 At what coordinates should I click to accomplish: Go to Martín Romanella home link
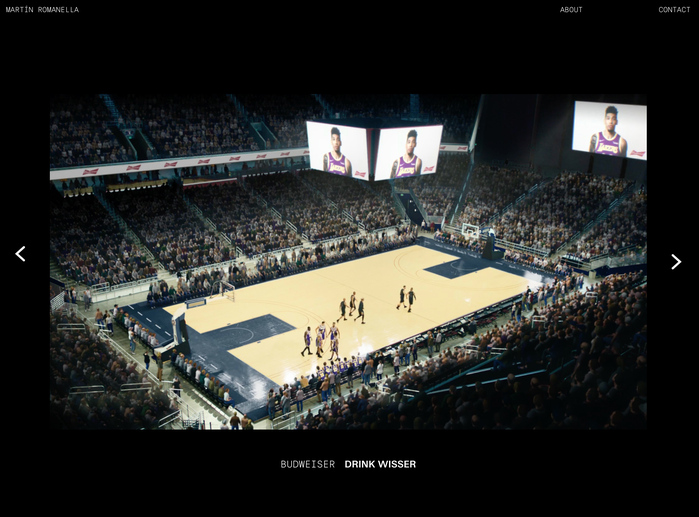coord(42,10)
